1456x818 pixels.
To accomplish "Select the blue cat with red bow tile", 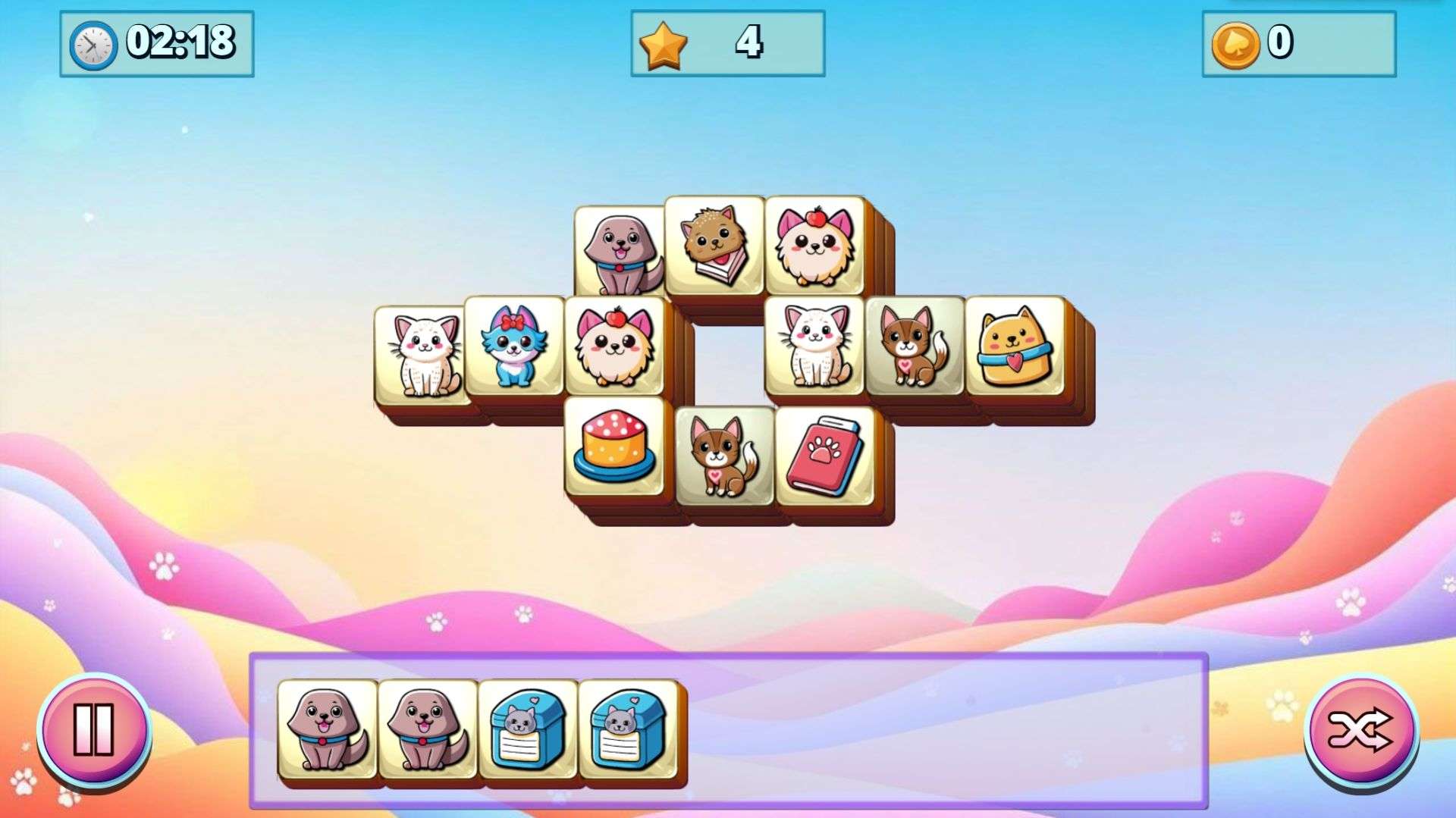I will [514, 346].
